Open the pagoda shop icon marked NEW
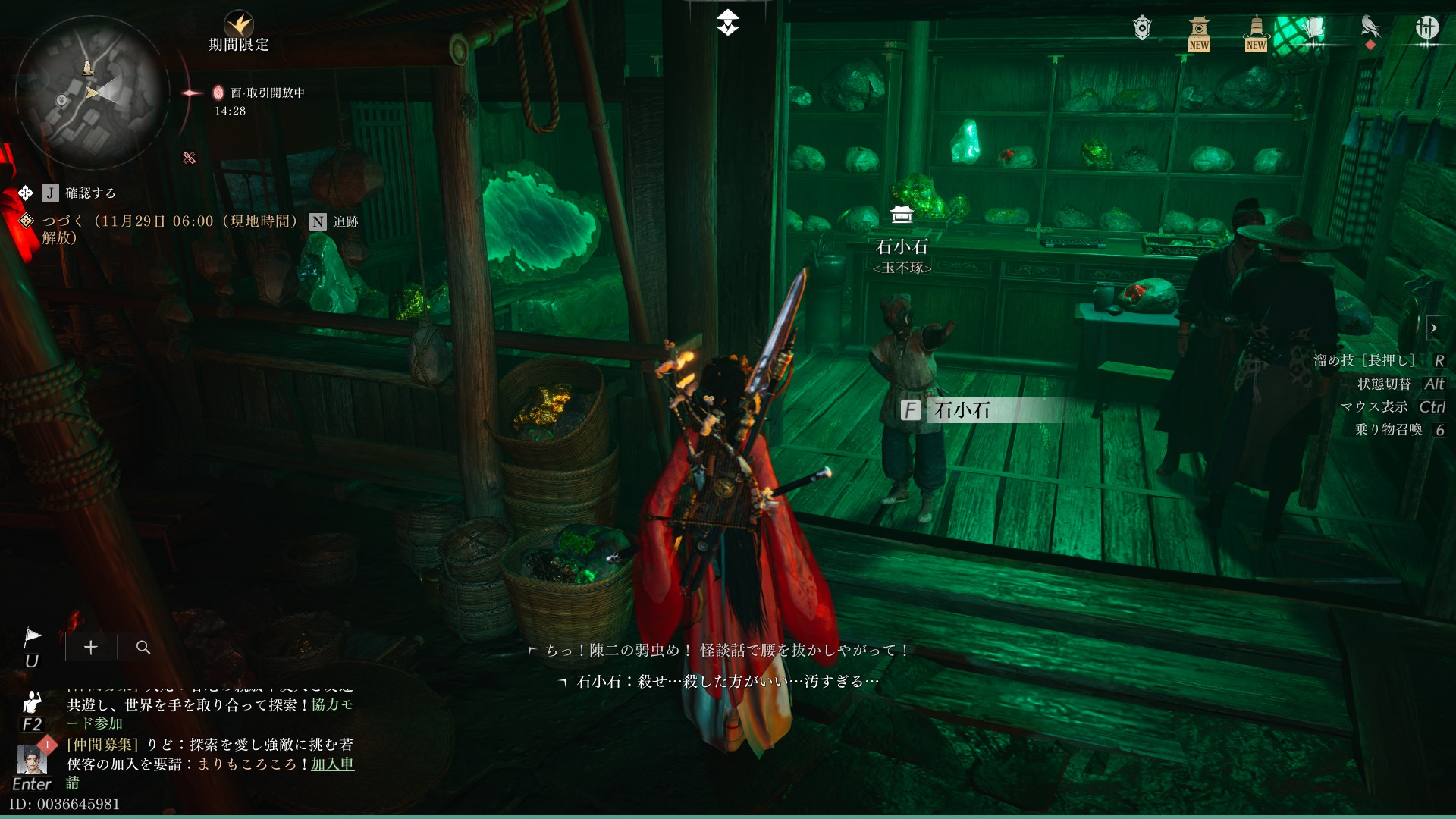The width and height of the screenshot is (1456, 819). click(1198, 32)
